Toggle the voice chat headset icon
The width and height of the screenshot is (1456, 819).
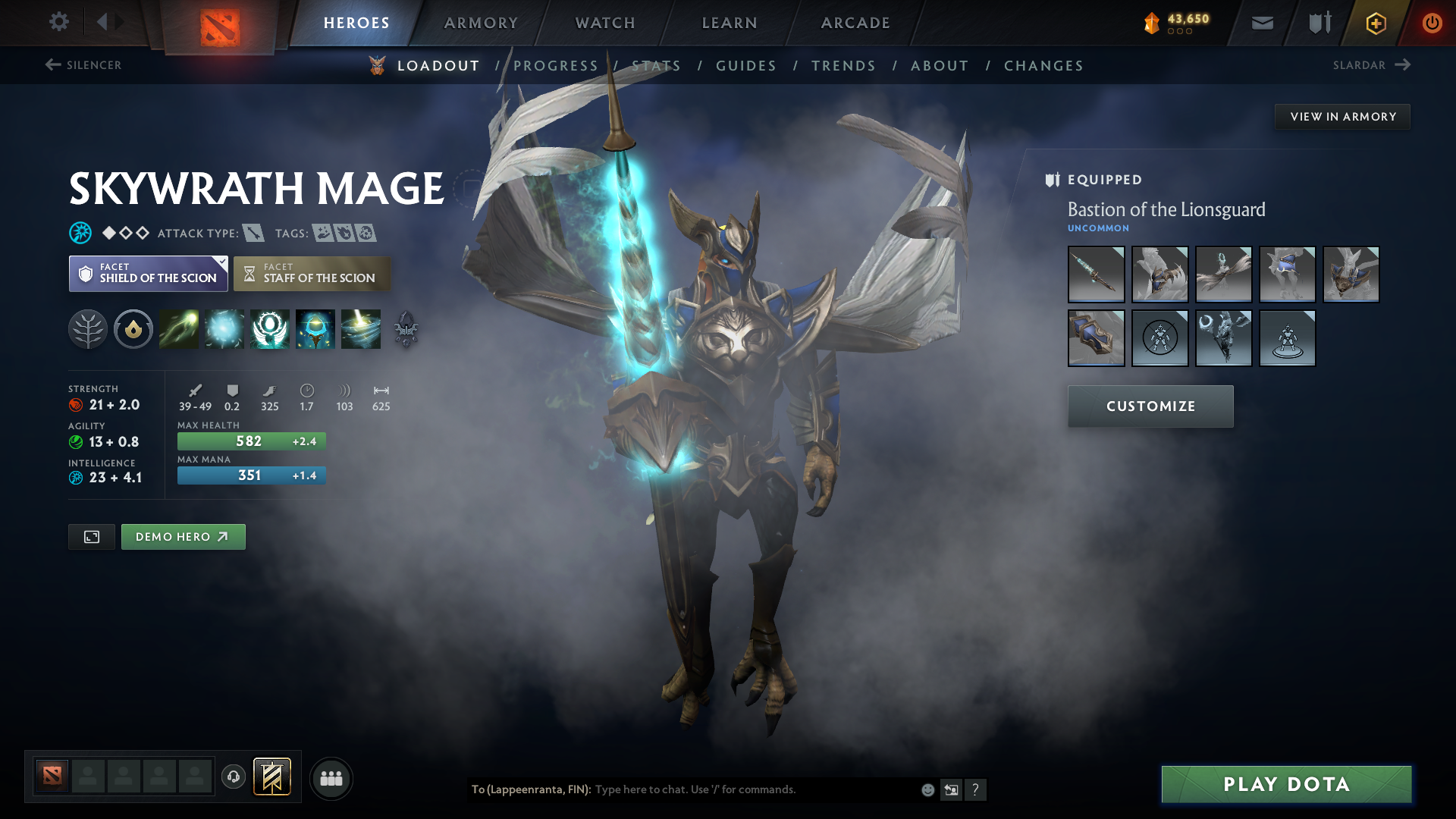coord(233,777)
